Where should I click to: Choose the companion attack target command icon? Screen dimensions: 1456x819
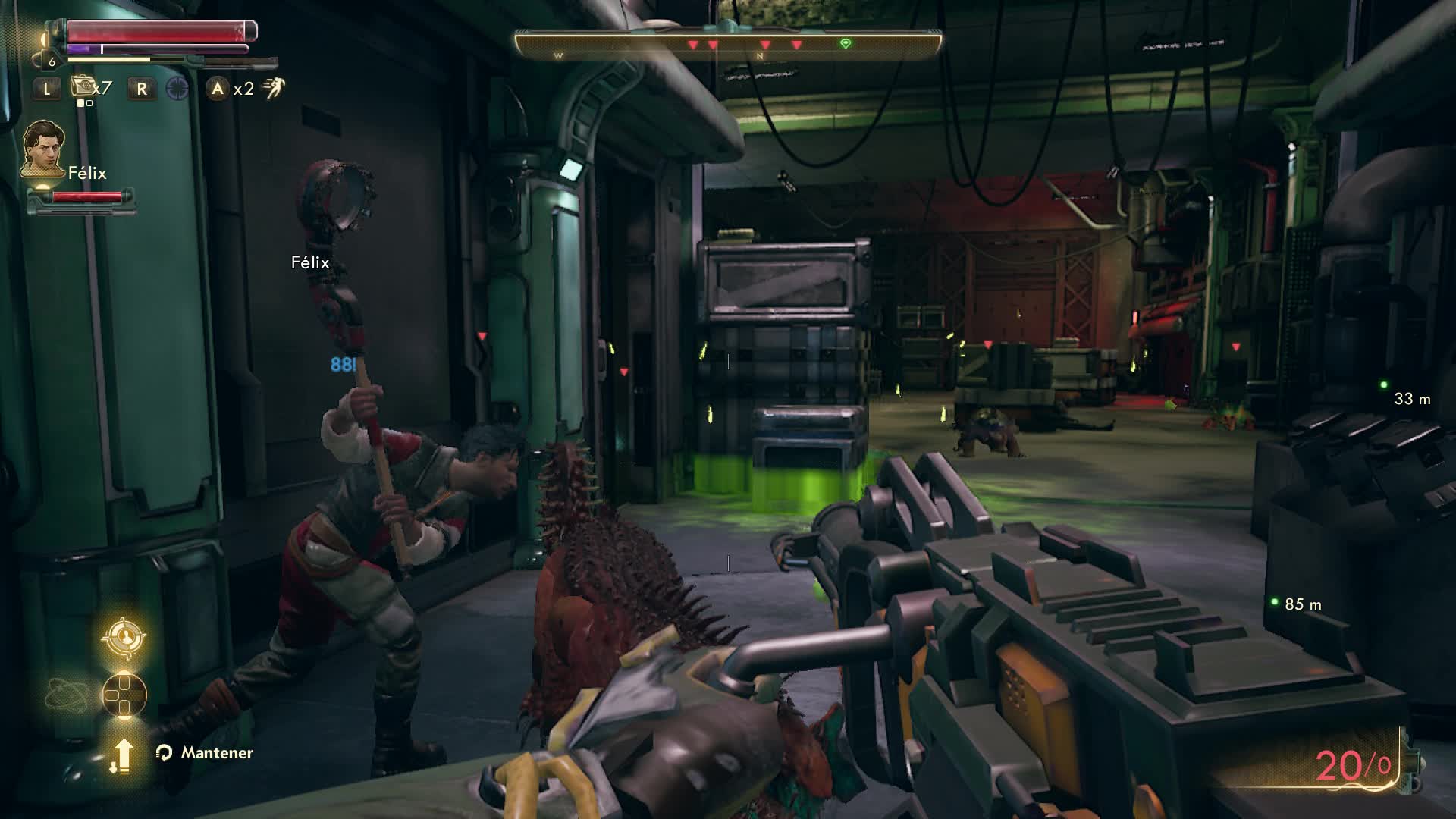[124, 635]
